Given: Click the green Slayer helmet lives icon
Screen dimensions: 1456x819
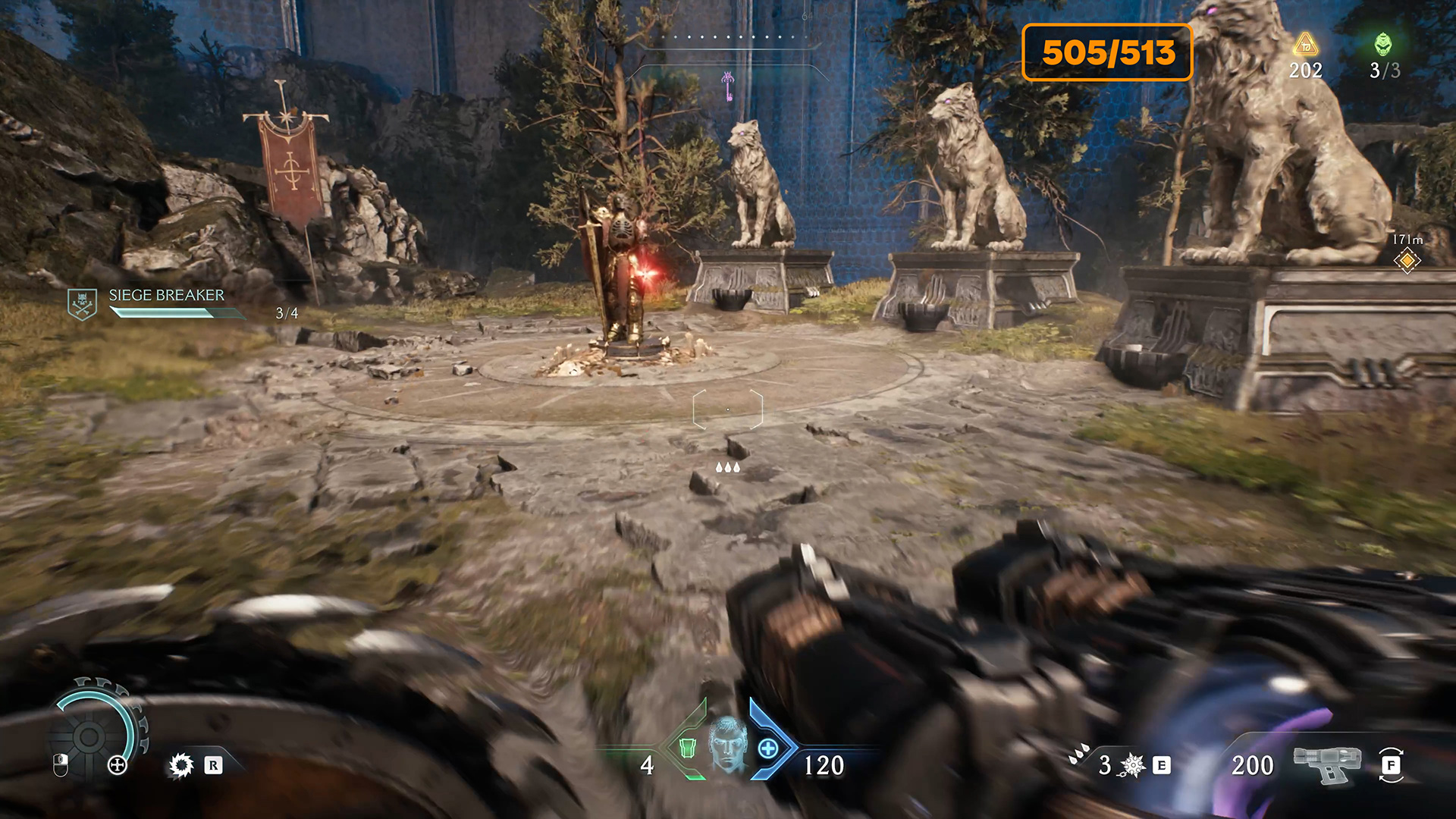Looking at the screenshot, I should (1383, 45).
